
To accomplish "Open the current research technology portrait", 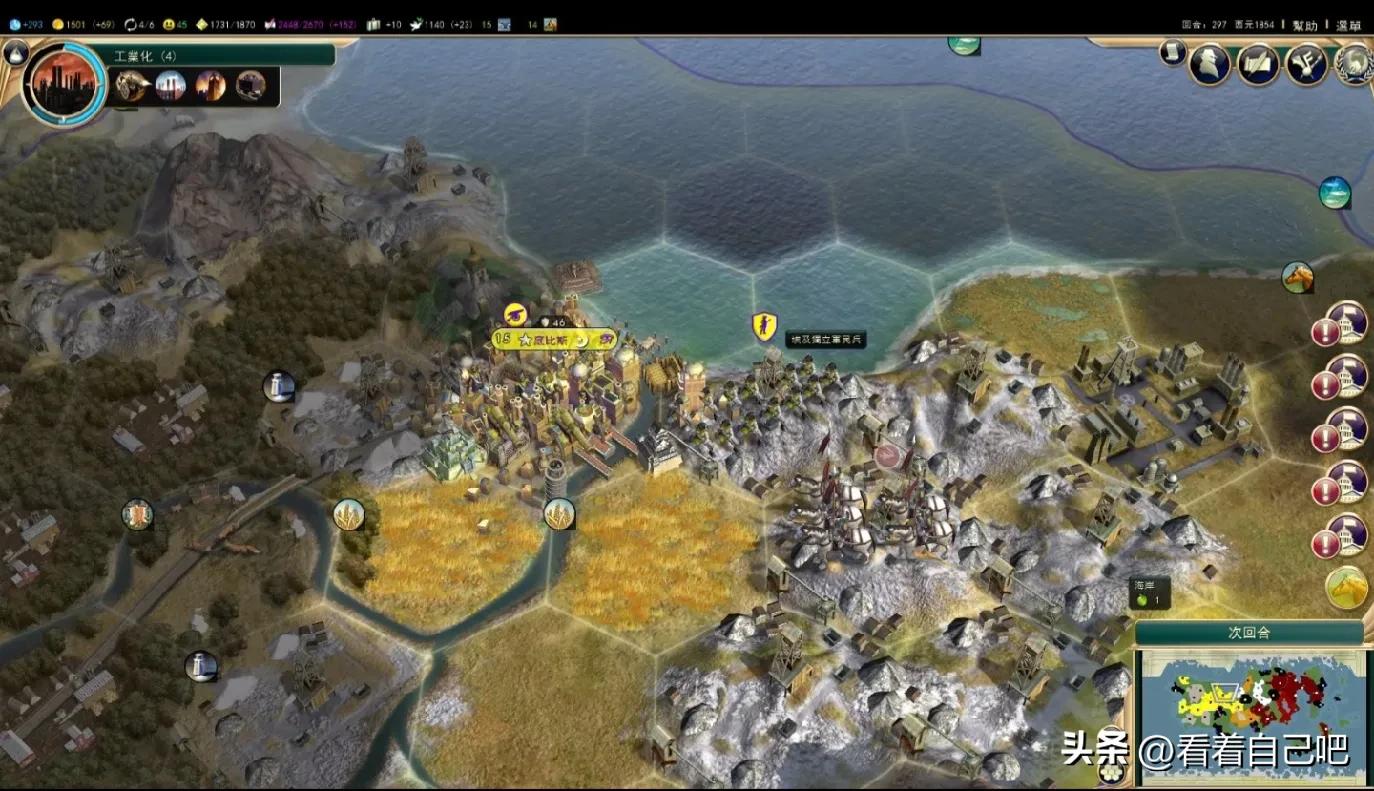I will point(63,82).
